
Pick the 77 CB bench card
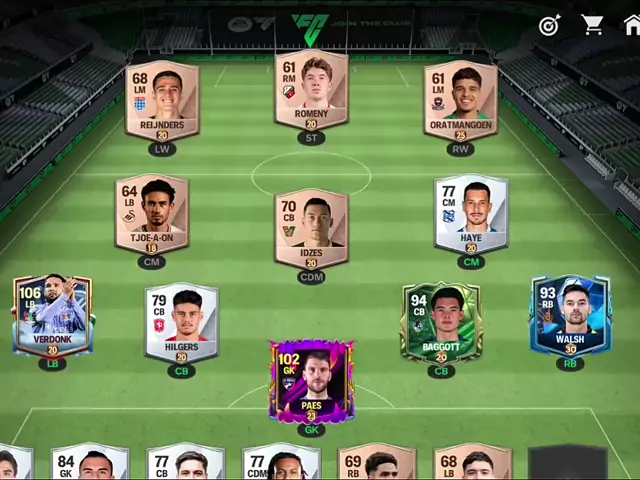(185, 464)
